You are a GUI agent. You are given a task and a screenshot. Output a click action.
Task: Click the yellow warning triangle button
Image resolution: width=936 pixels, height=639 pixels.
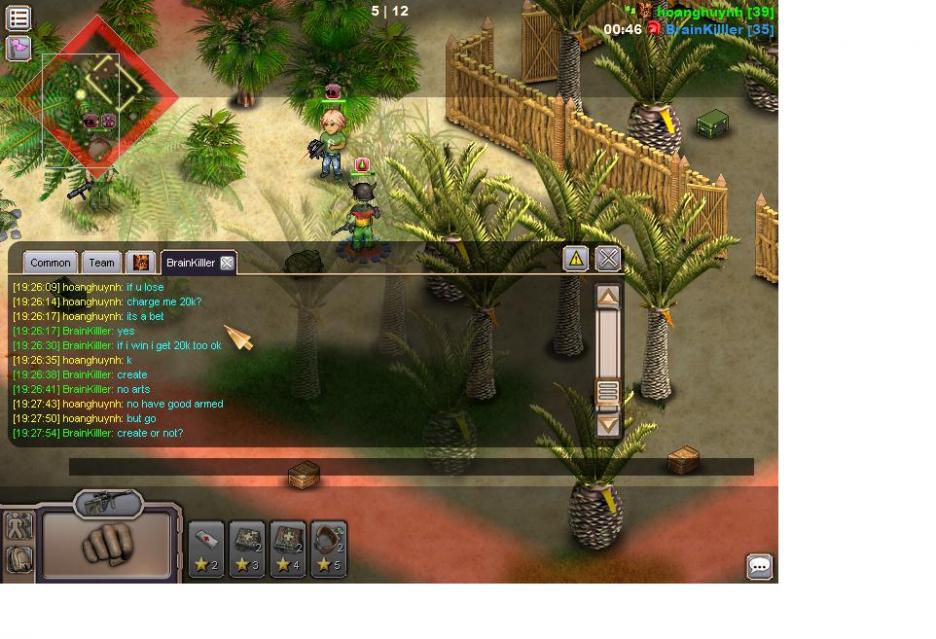pyautogui.click(x=576, y=259)
